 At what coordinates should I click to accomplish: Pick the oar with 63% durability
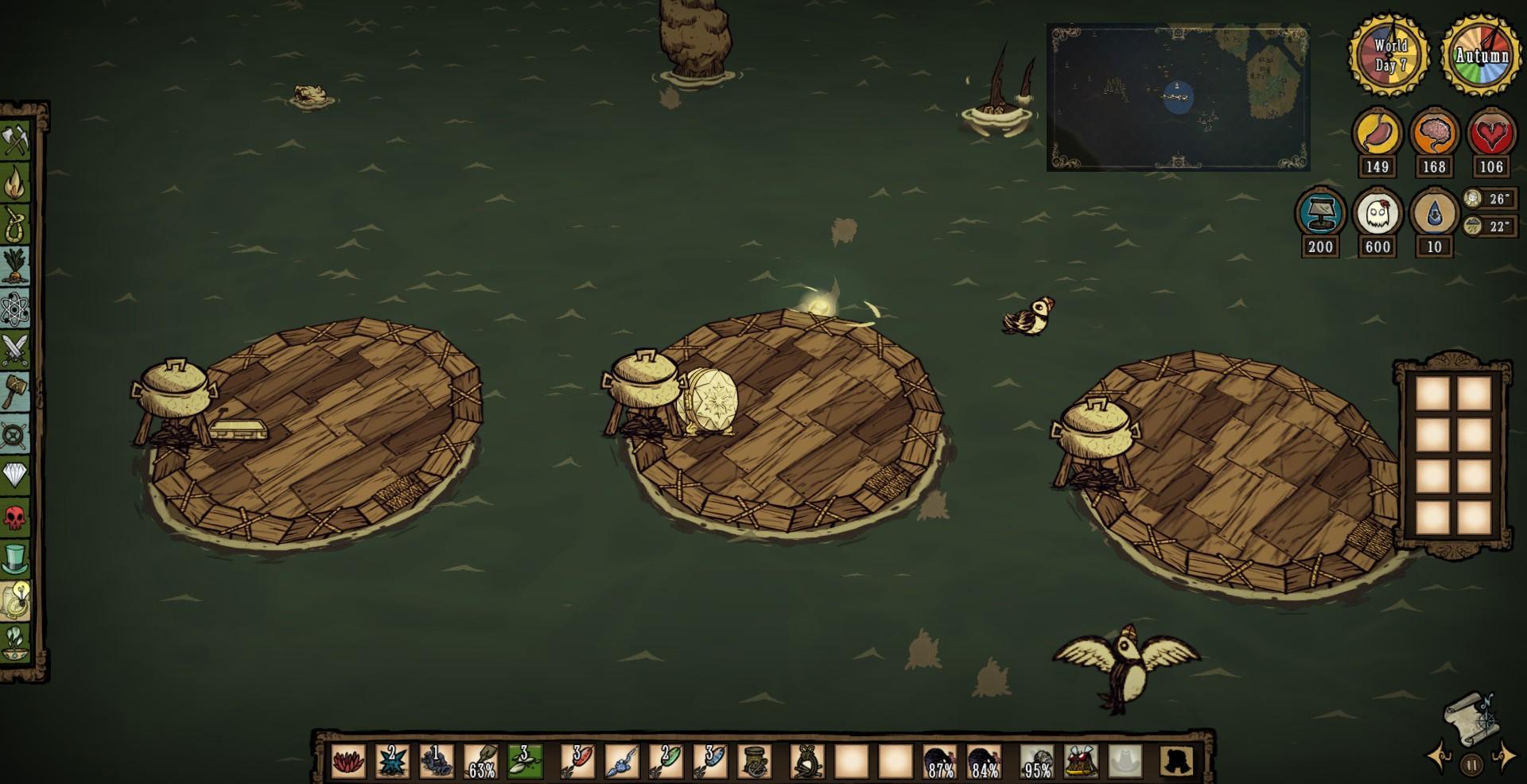pyautogui.click(x=480, y=762)
